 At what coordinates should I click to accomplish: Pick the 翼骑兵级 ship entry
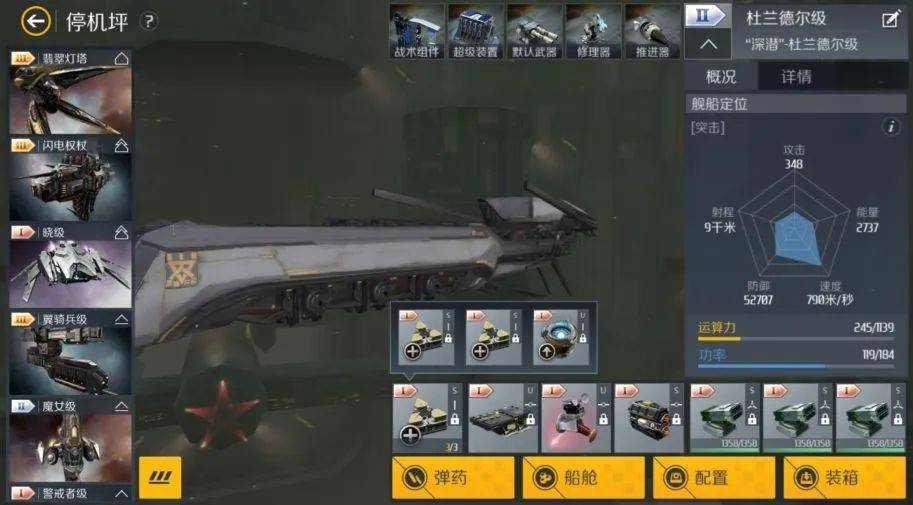tap(70, 354)
